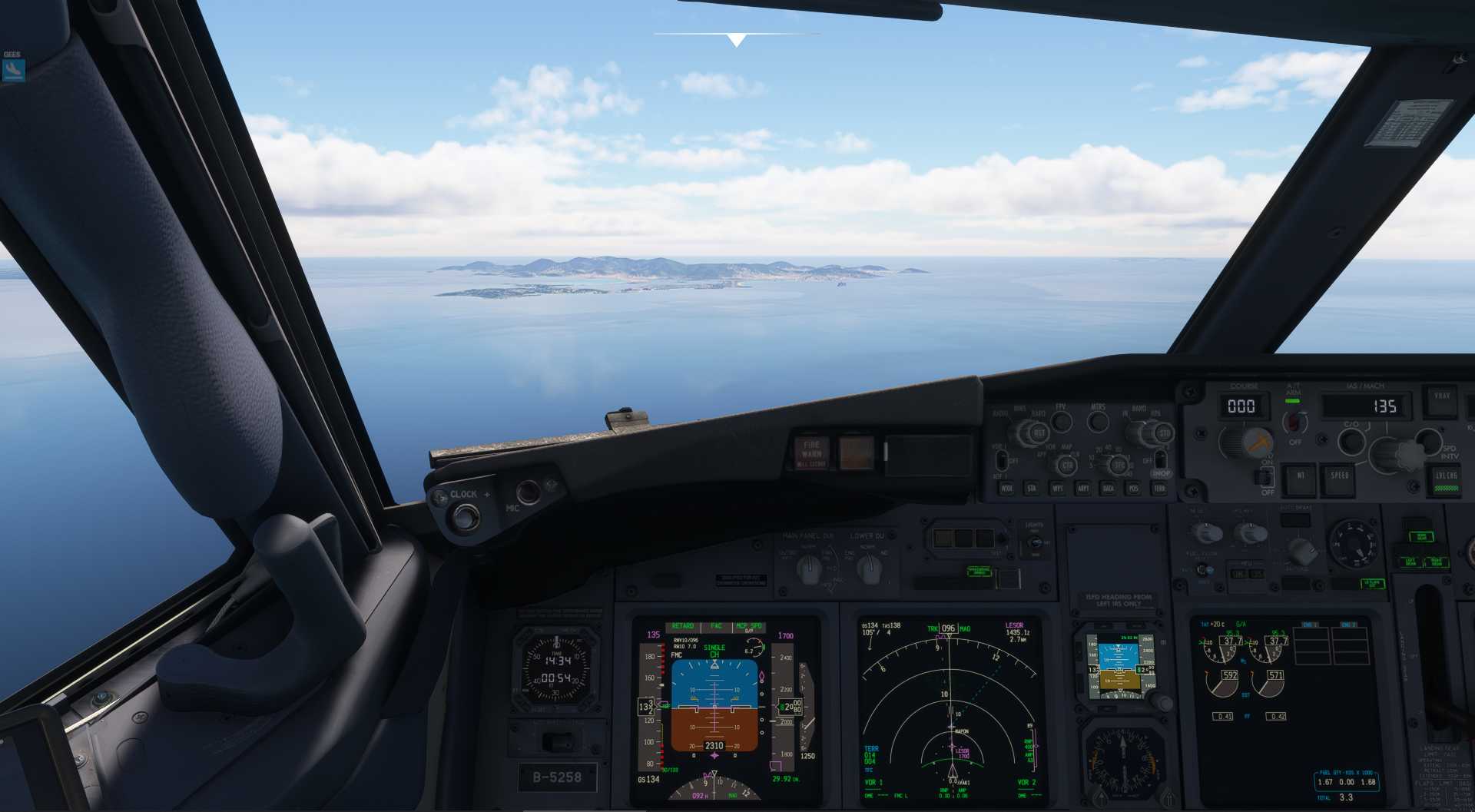The width and height of the screenshot is (1475, 812).
Task: Push the minimums RST reset button
Action: pyautogui.click(x=1039, y=433)
